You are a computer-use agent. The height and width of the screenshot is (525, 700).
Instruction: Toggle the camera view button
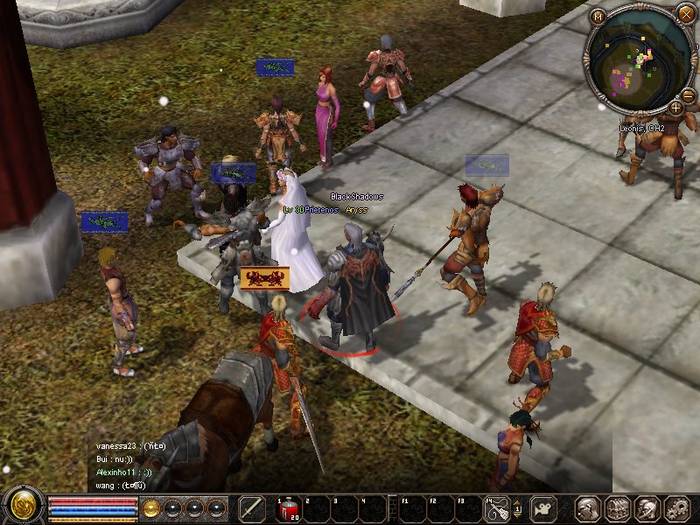(544, 508)
